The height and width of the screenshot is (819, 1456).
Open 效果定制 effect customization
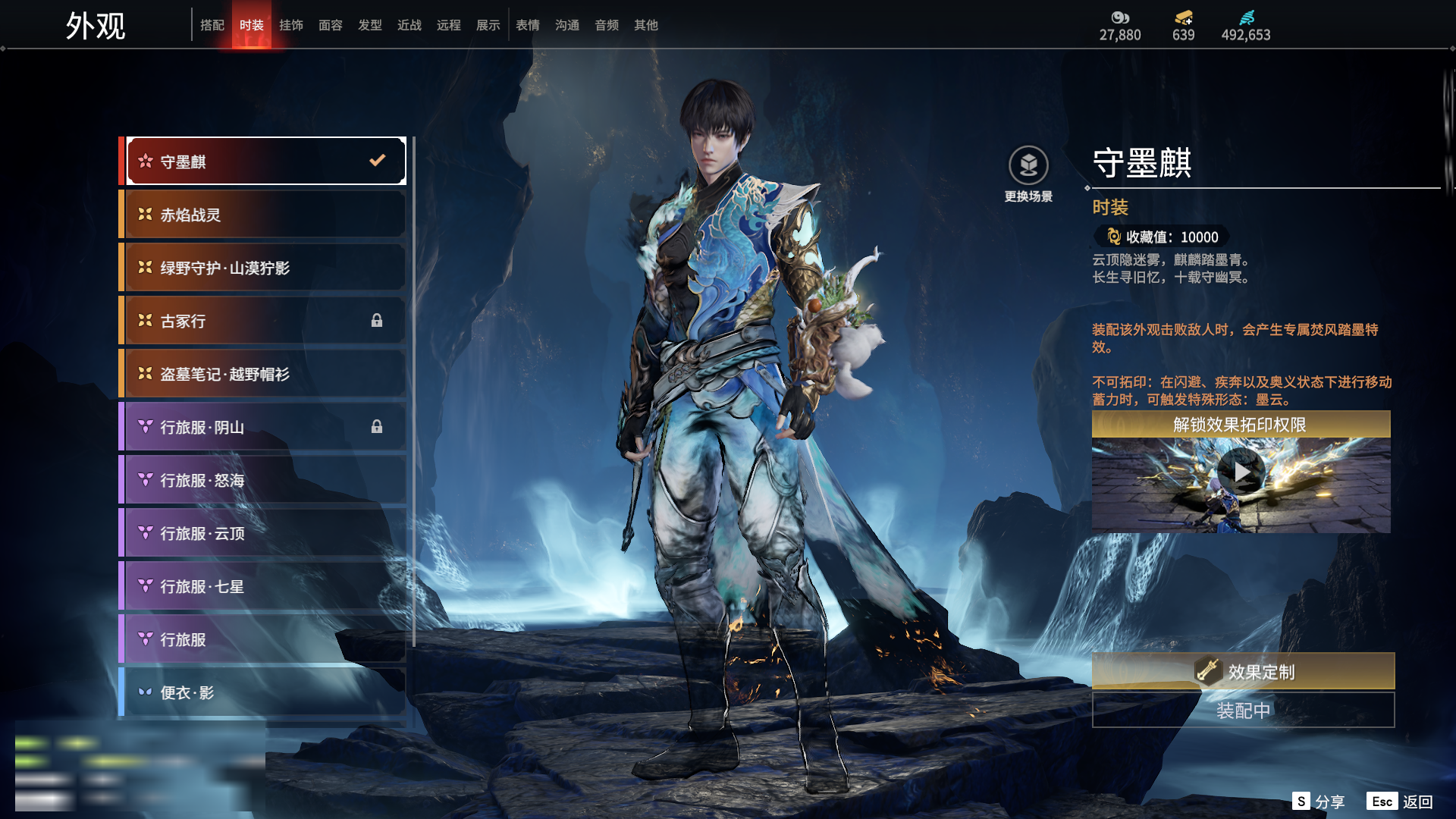point(1243,671)
